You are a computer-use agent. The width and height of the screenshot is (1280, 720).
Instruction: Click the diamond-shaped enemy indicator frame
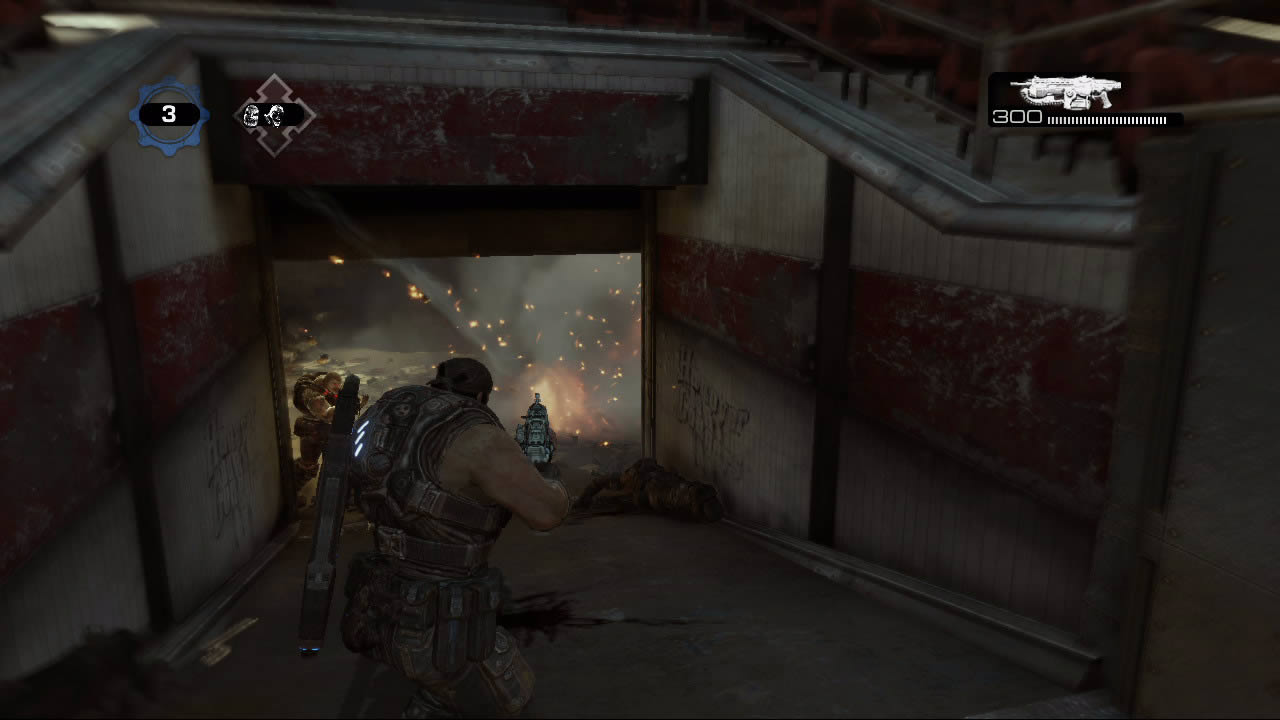[x=268, y=113]
